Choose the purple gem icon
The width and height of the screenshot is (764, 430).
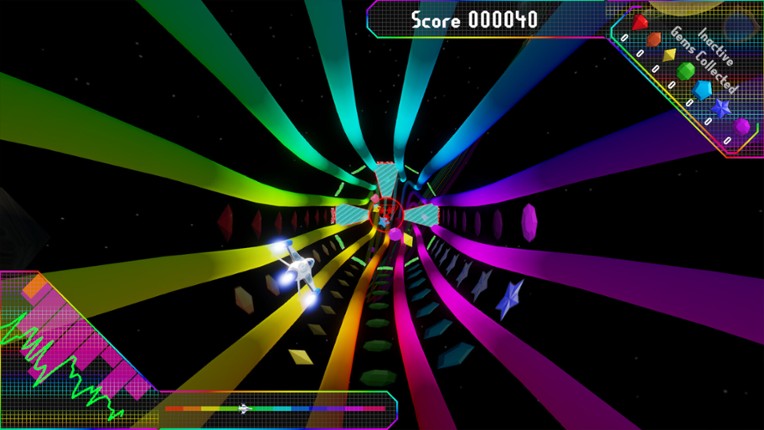coord(741,126)
